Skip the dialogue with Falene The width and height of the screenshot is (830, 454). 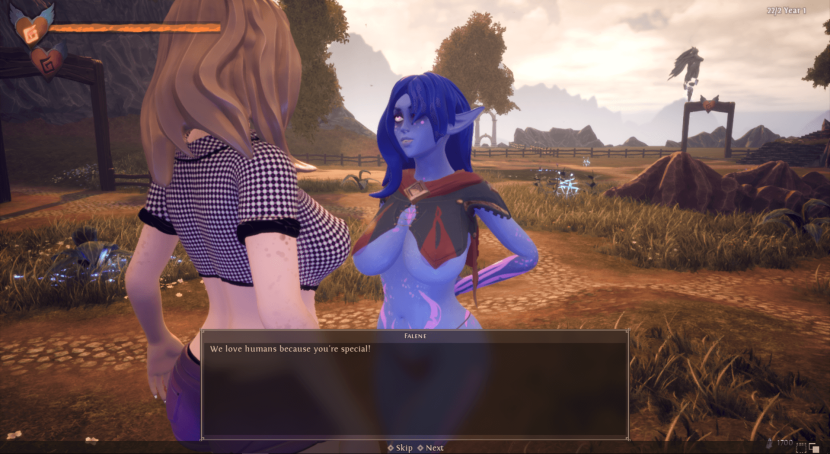[x=400, y=448]
